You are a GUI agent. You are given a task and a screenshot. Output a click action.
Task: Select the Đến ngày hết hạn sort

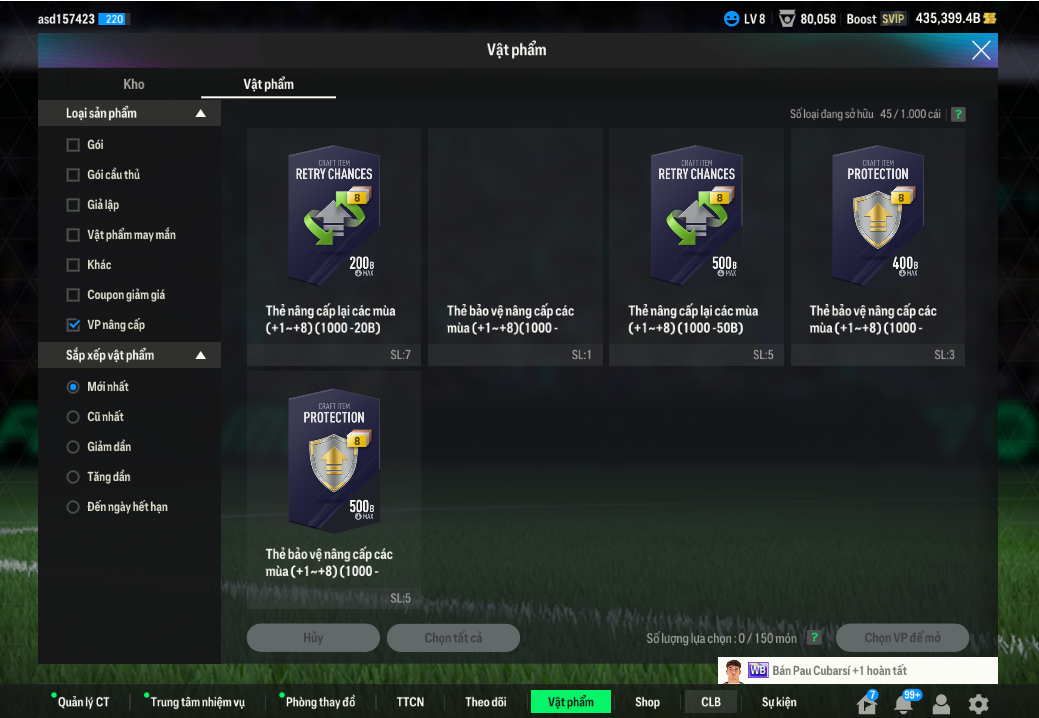(x=73, y=507)
